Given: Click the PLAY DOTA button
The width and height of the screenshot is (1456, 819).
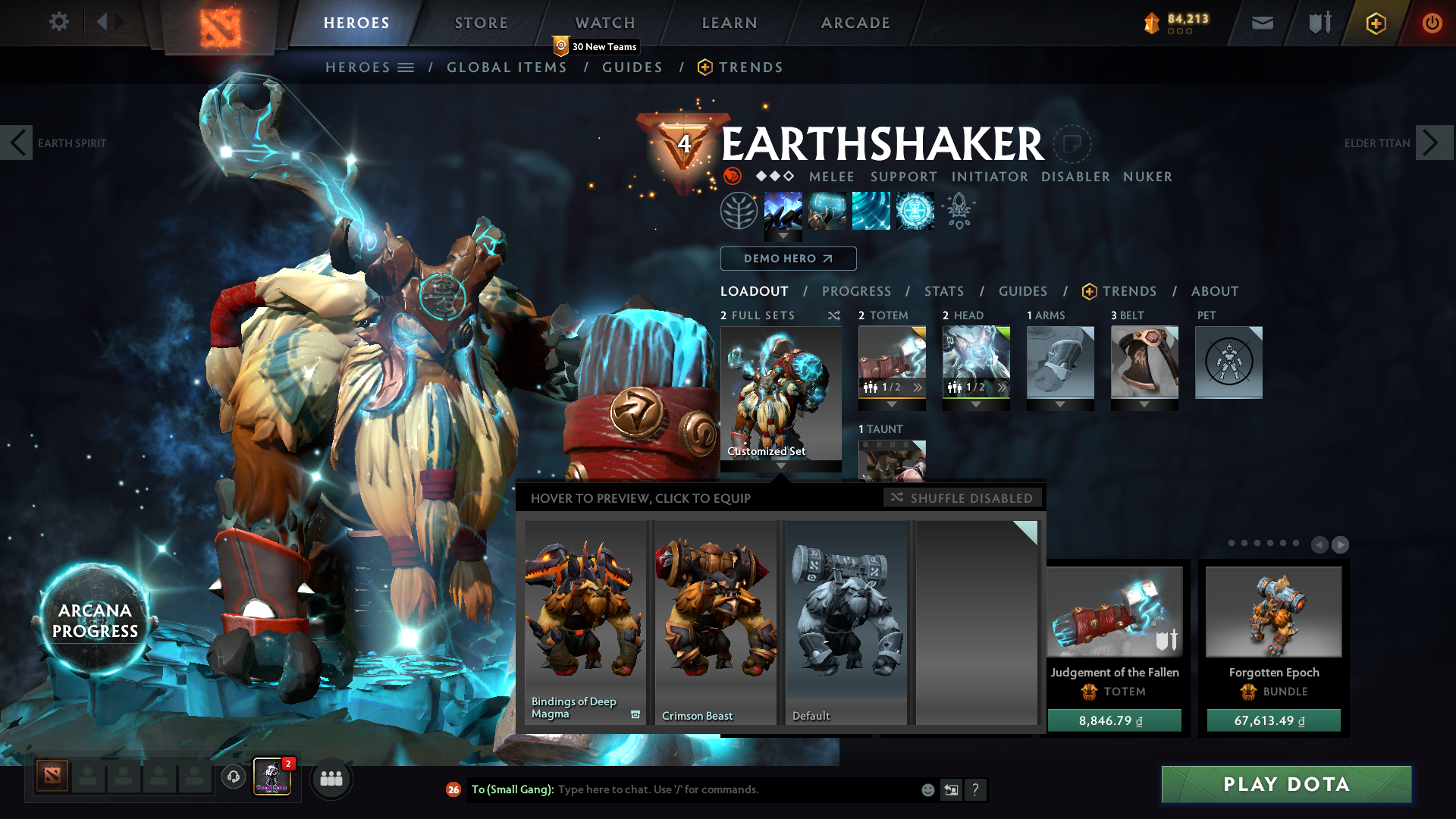Looking at the screenshot, I should pos(1286,784).
